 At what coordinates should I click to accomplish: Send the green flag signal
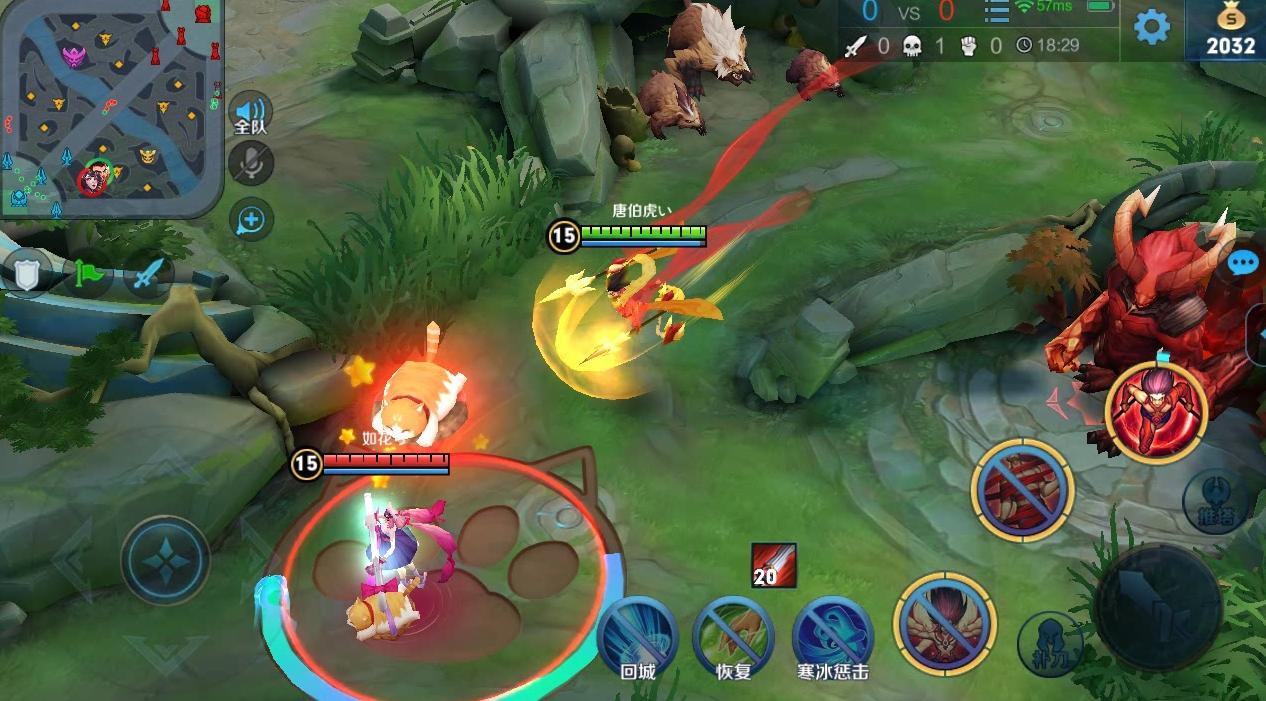(x=88, y=273)
